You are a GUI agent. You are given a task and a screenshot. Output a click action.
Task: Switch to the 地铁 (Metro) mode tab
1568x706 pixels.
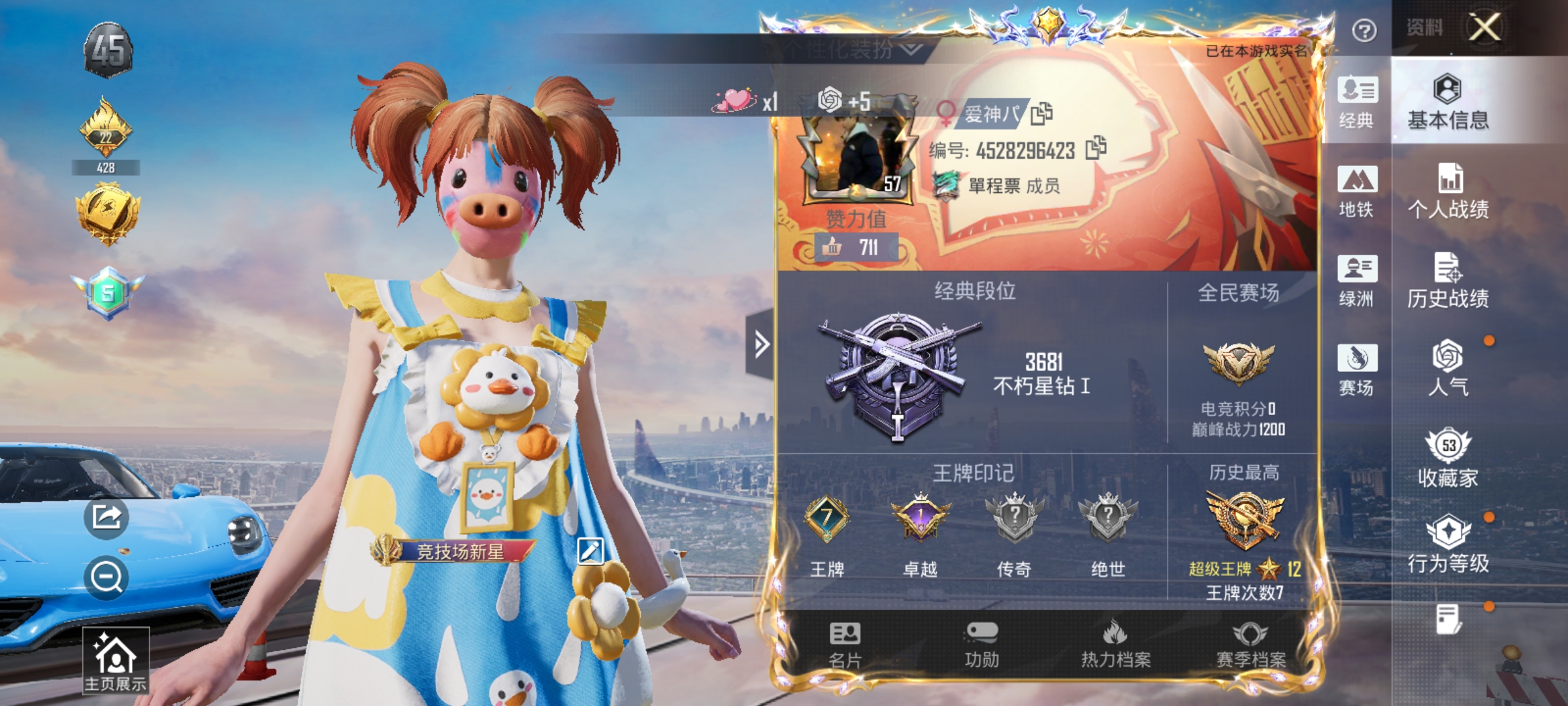pyautogui.click(x=1357, y=192)
